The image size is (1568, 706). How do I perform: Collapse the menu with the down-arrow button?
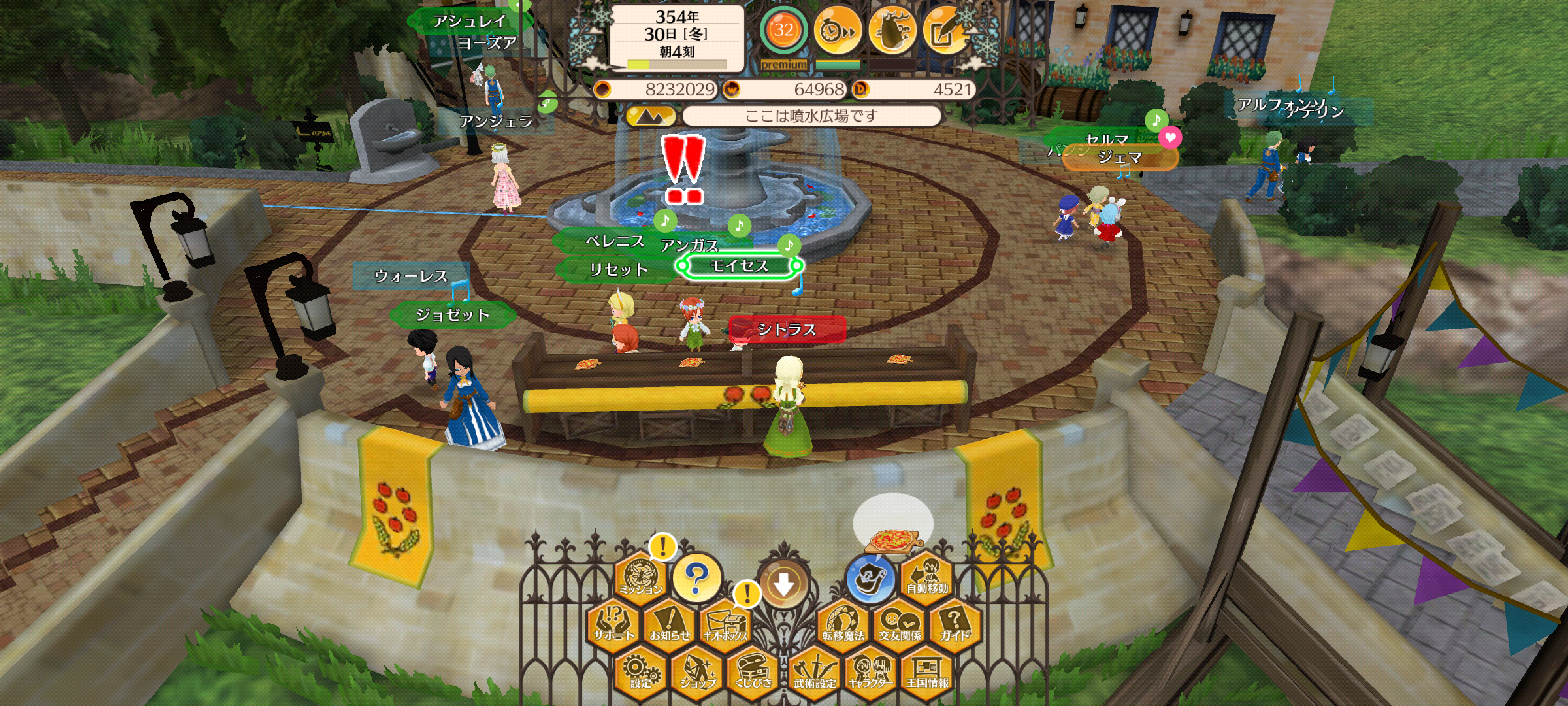[x=784, y=584]
